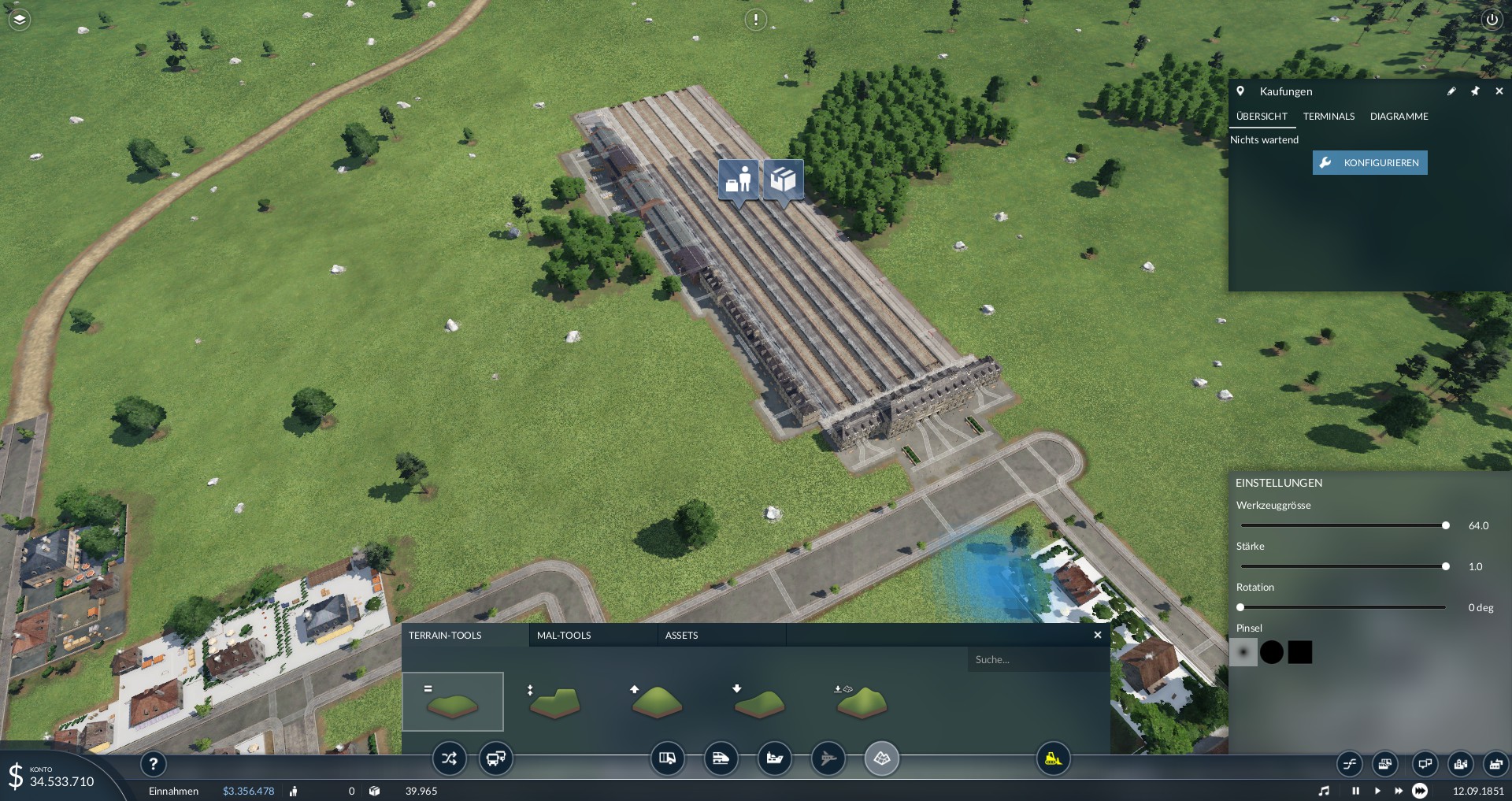The width and height of the screenshot is (1512, 801).
Task: Close the Kaufungen station window
Action: pyautogui.click(x=1499, y=91)
